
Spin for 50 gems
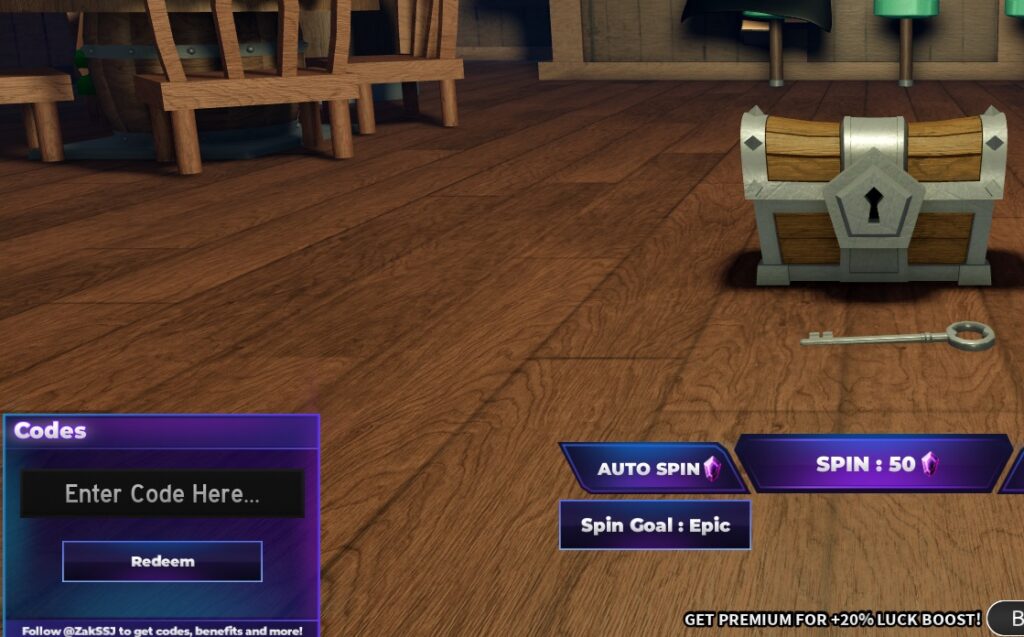click(x=875, y=464)
